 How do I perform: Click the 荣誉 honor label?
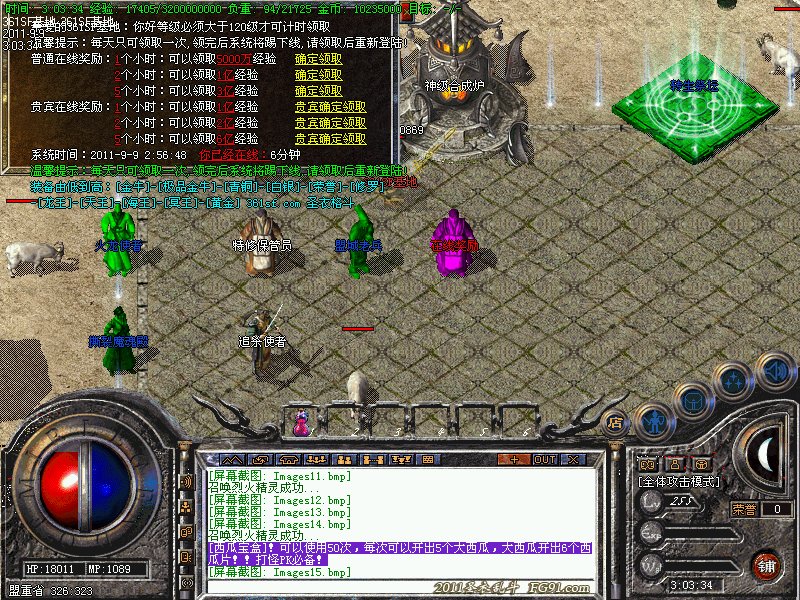coord(744,508)
